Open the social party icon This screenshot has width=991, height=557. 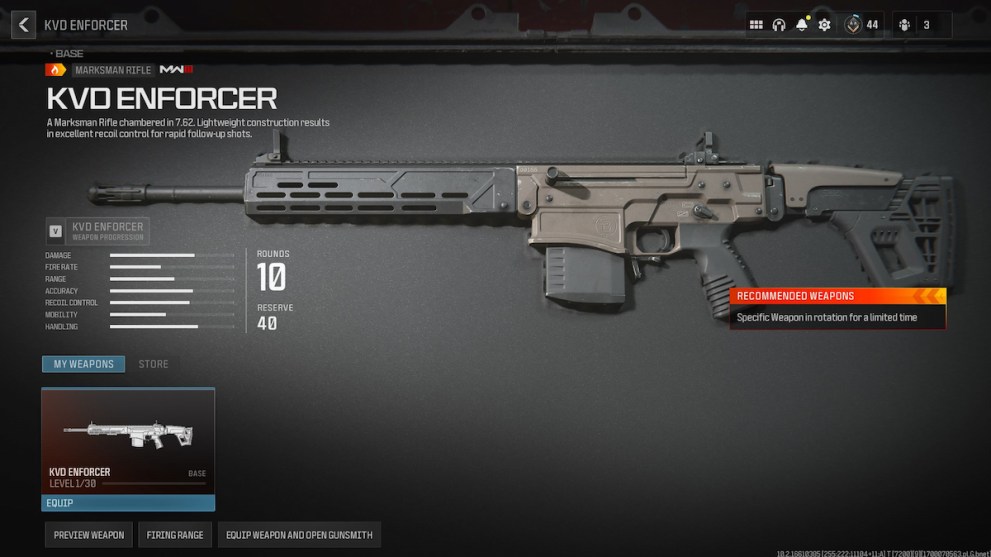pyautogui.click(x=905, y=25)
